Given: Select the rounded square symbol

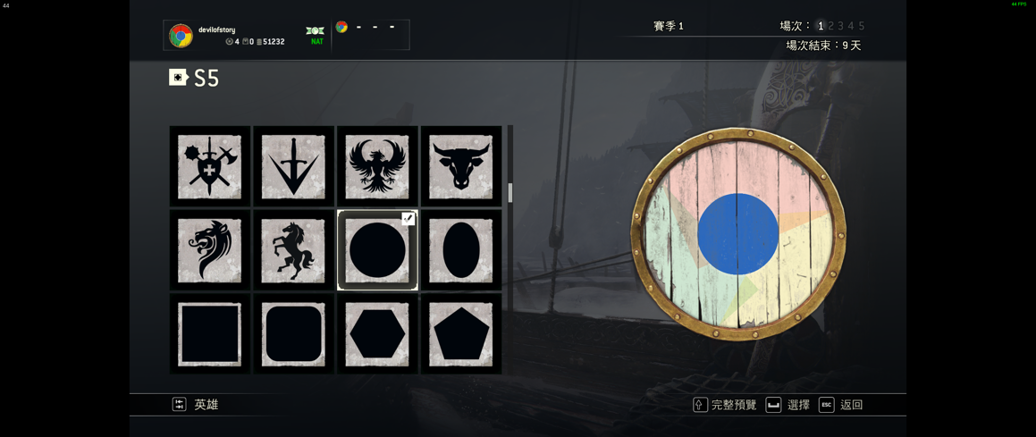Looking at the screenshot, I should [x=293, y=334].
